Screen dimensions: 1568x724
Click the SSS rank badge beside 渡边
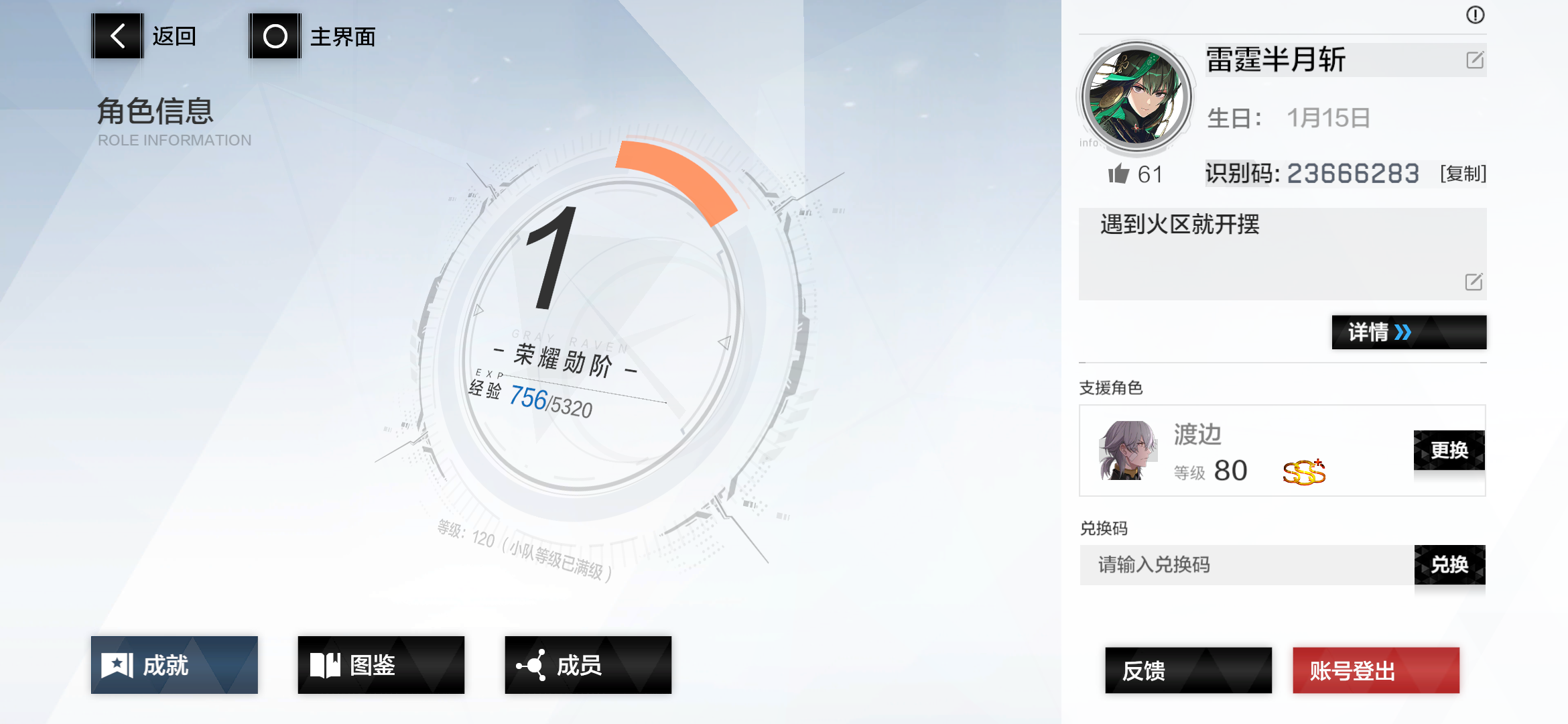1303,471
